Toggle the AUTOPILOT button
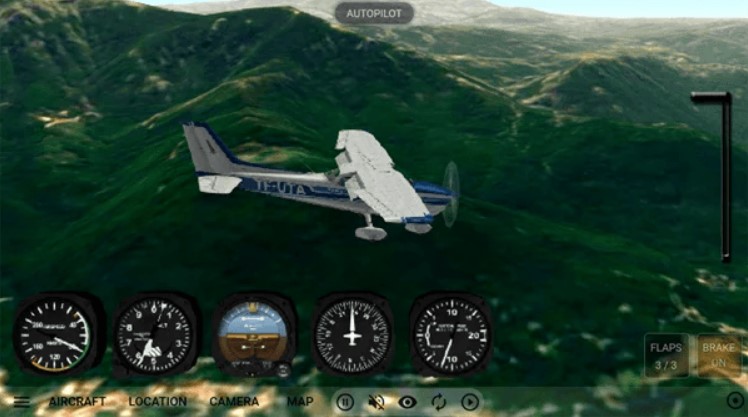 pyautogui.click(x=373, y=13)
